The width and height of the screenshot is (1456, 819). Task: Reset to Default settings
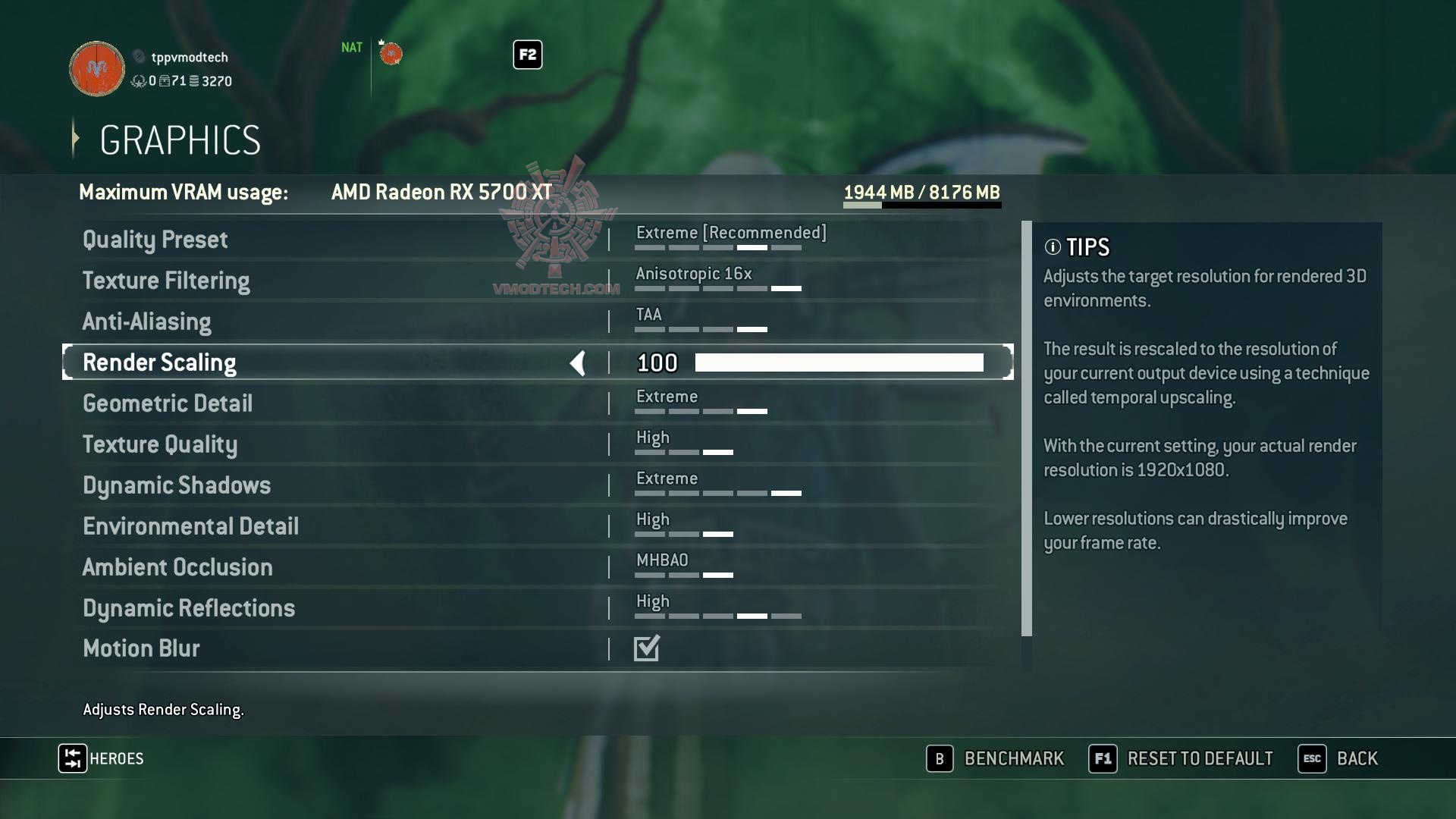pyautogui.click(x=1181, y=758)
